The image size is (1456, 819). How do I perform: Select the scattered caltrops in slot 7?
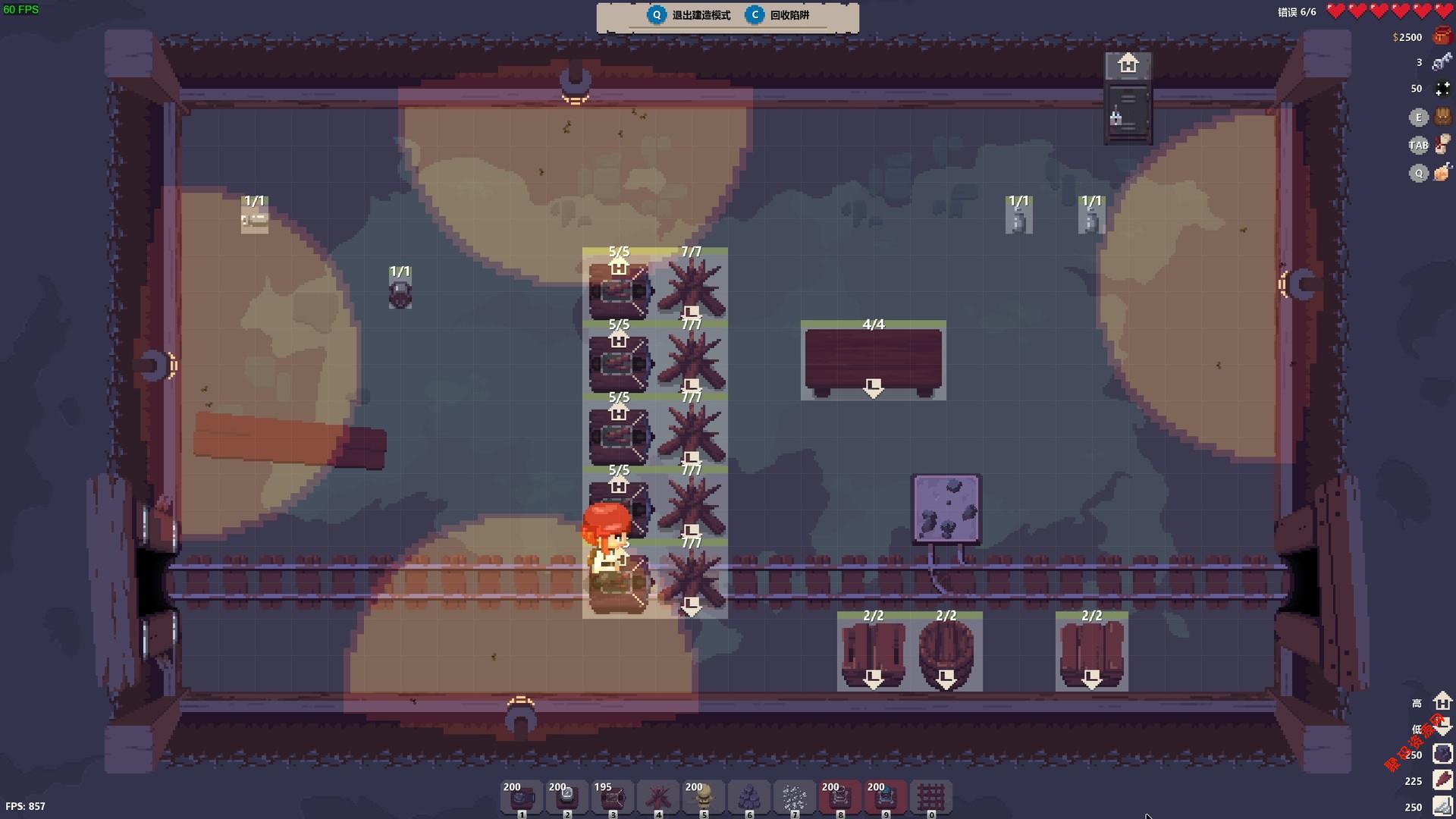(x=795, y=797)
